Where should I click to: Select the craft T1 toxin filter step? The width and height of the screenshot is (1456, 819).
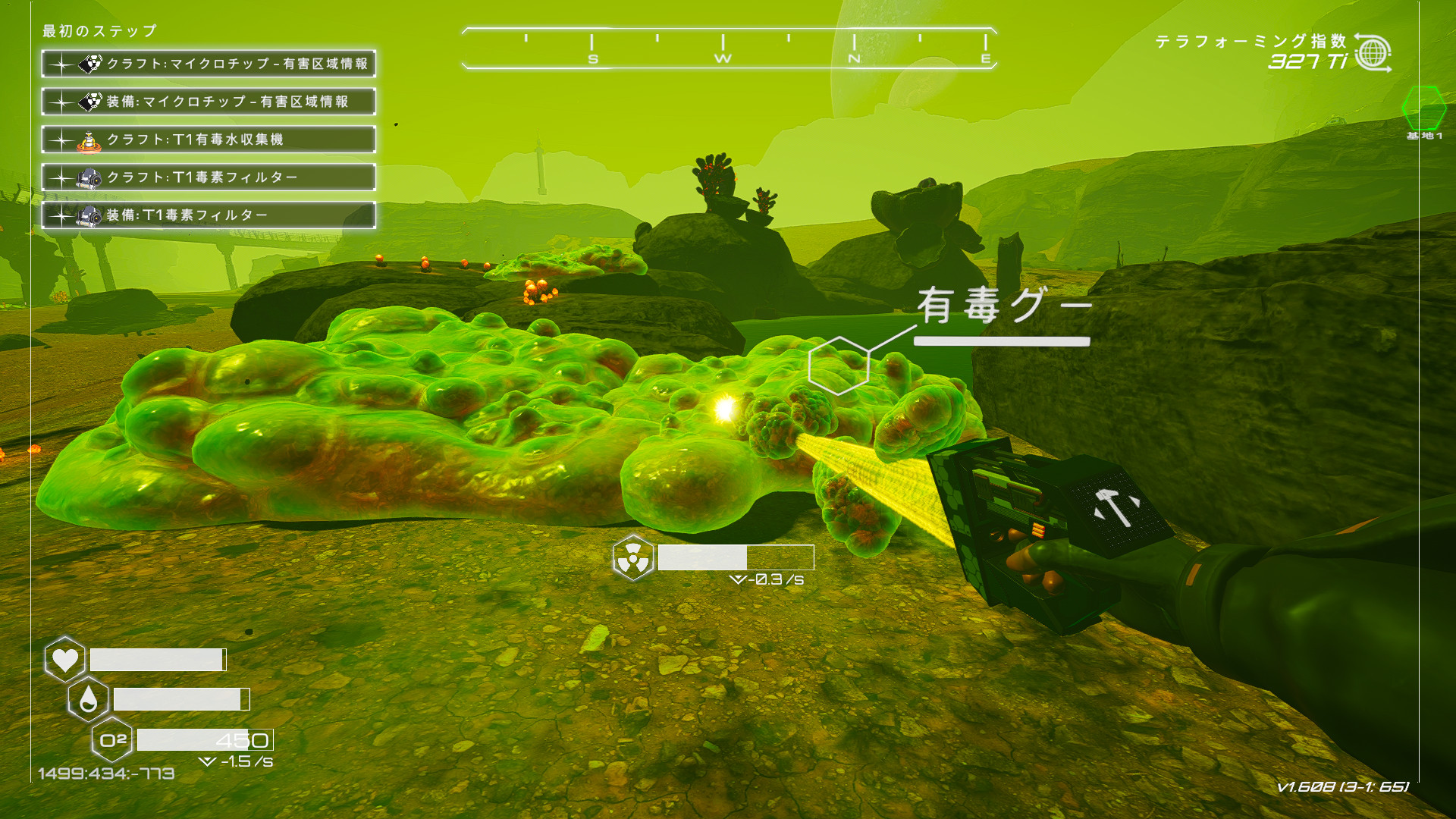click(209, 177)
